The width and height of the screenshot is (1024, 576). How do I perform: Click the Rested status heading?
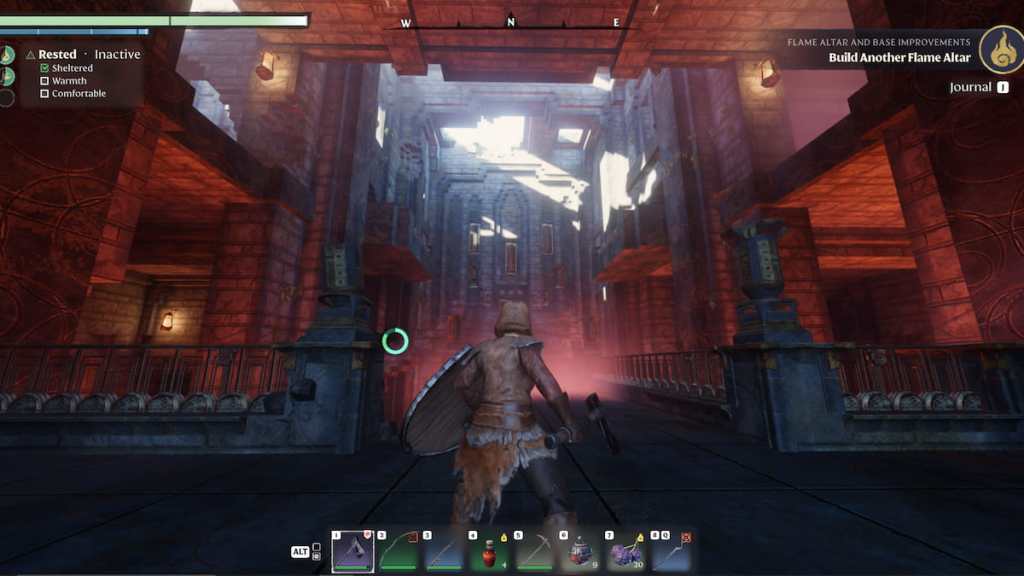click(57, 54)
